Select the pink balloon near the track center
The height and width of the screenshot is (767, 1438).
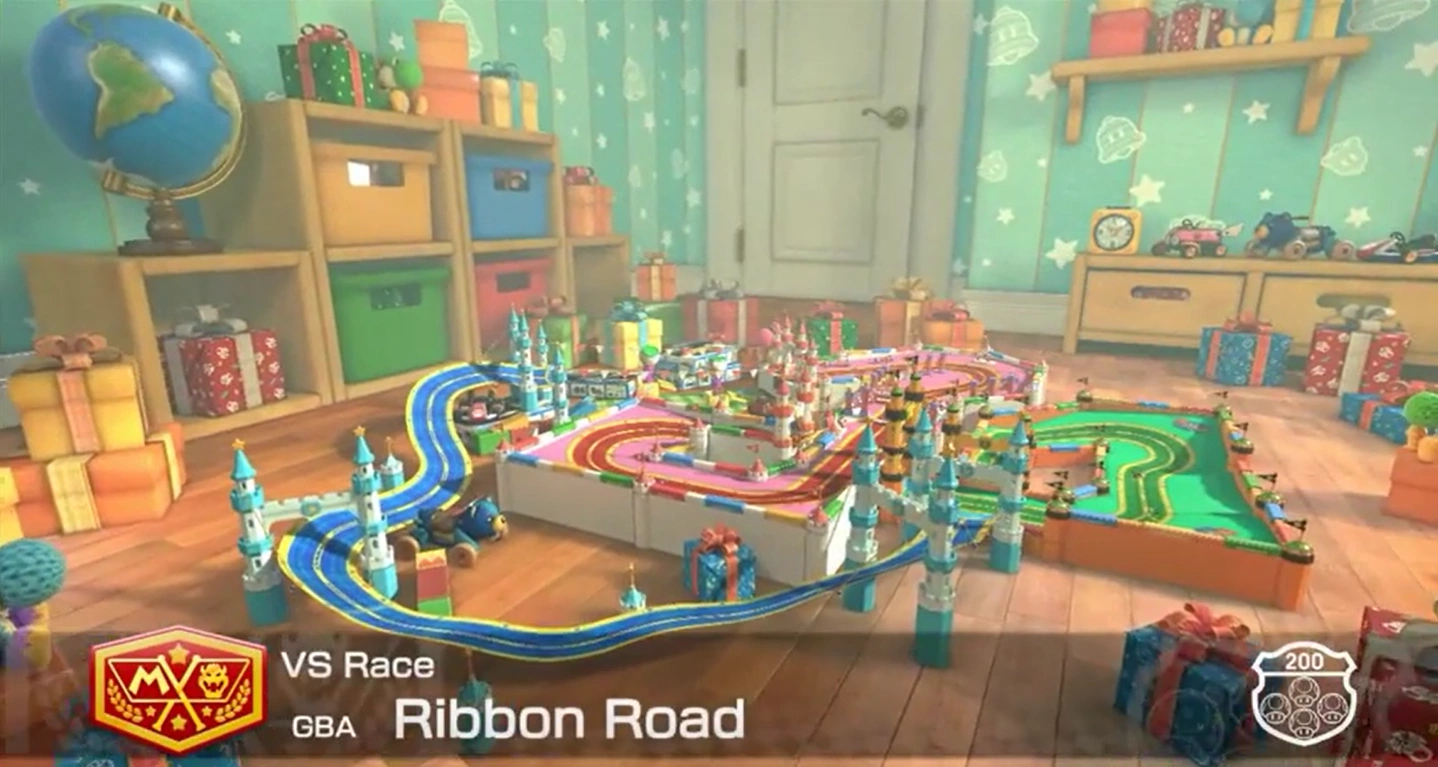pyautogui.click(x=765, y=335)
